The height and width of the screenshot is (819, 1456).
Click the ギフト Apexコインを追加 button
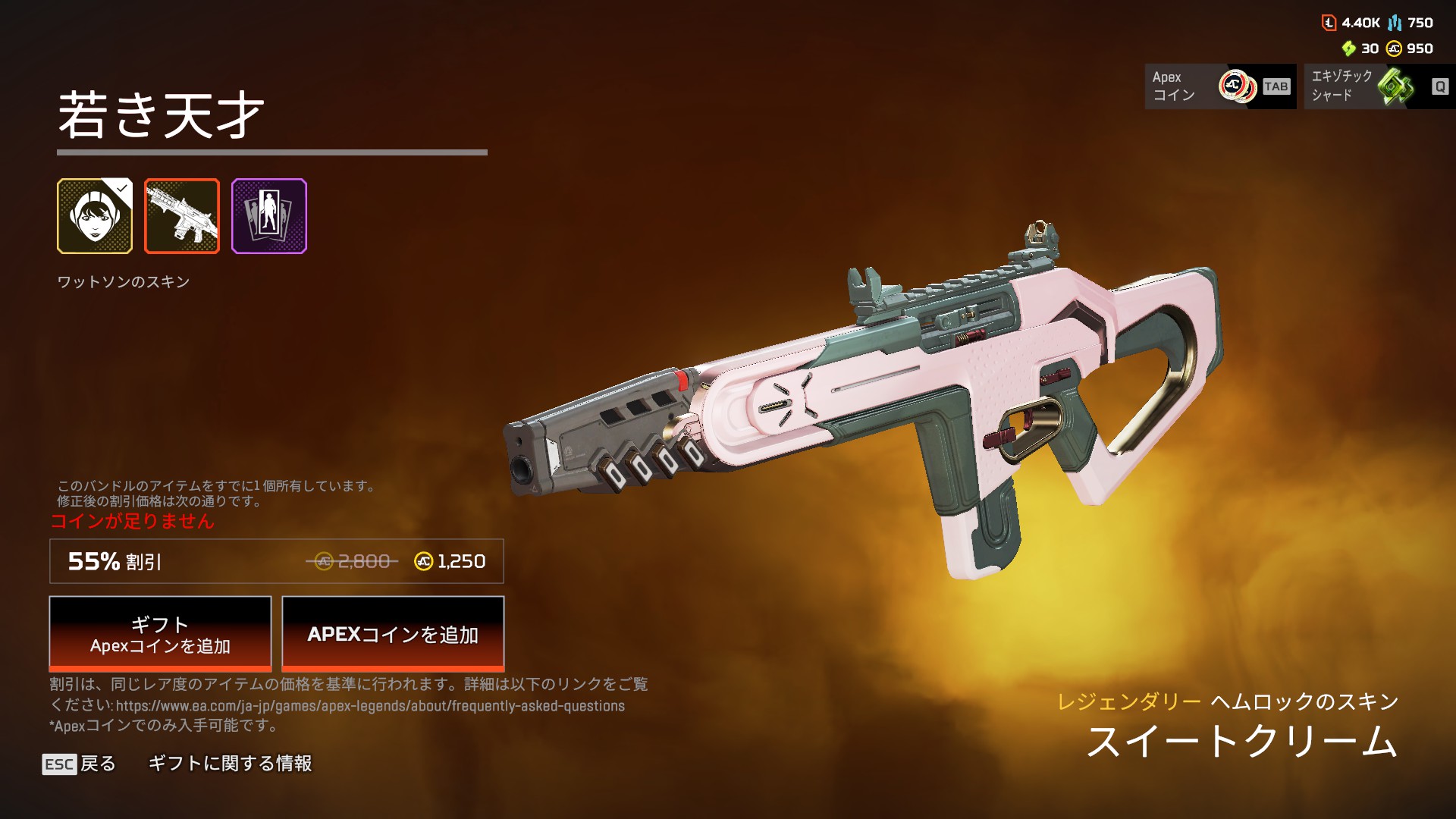(x=160, y=634)
